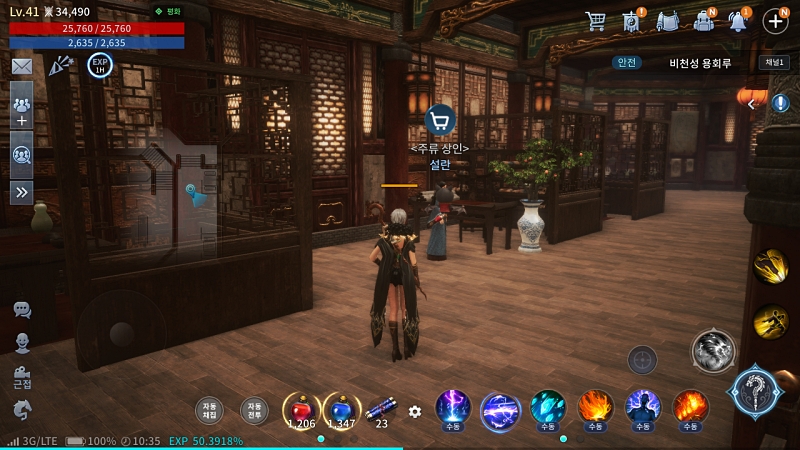800x450 pixels.
Task: Open the party add panel
Action: pos(21,110)
